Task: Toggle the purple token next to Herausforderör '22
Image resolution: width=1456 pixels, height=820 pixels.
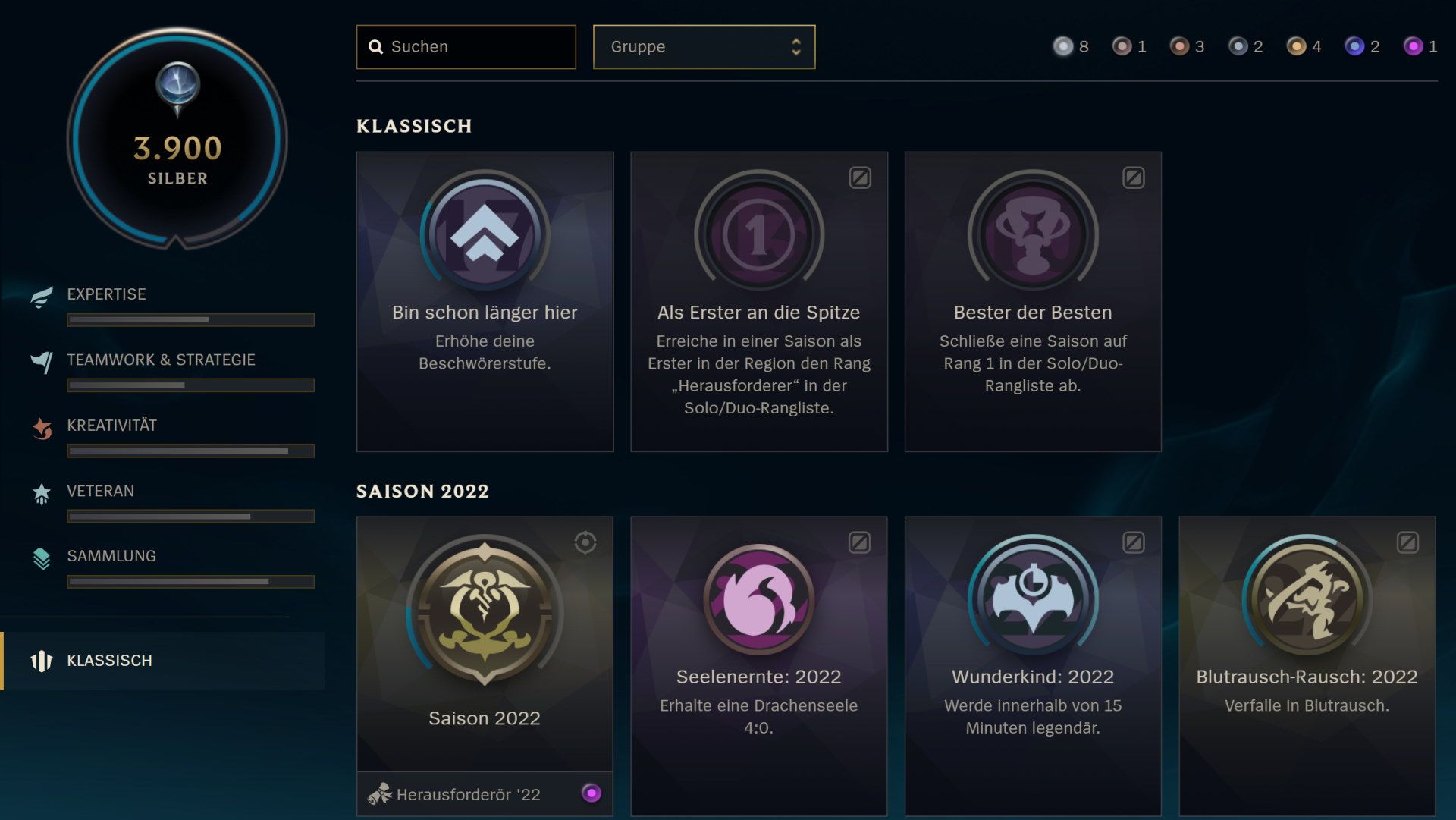Action: tap(591, 794)
